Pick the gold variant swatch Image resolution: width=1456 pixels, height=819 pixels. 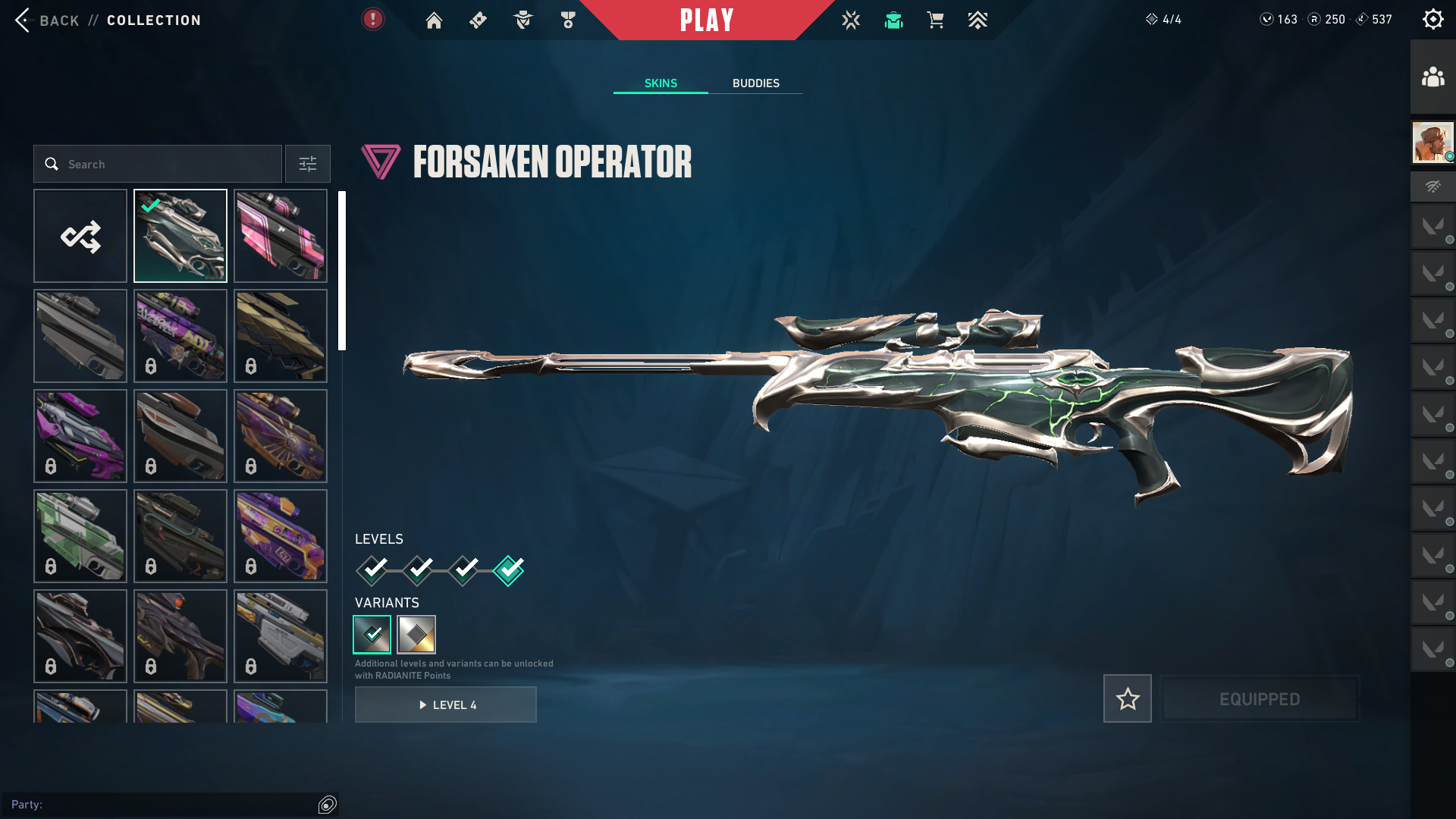pyautogui.click(x=416, y=635)
